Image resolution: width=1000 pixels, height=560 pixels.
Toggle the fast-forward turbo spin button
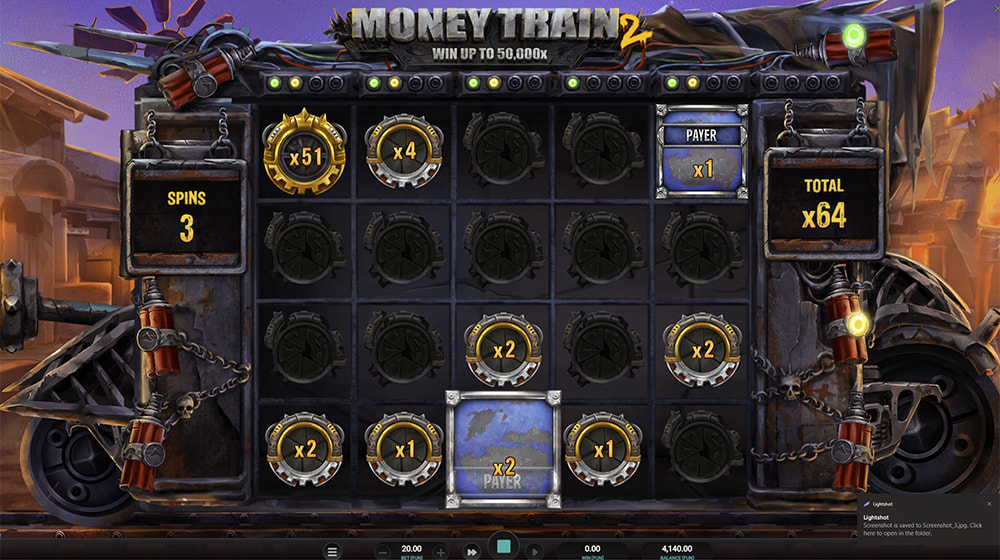click(471, 551)
